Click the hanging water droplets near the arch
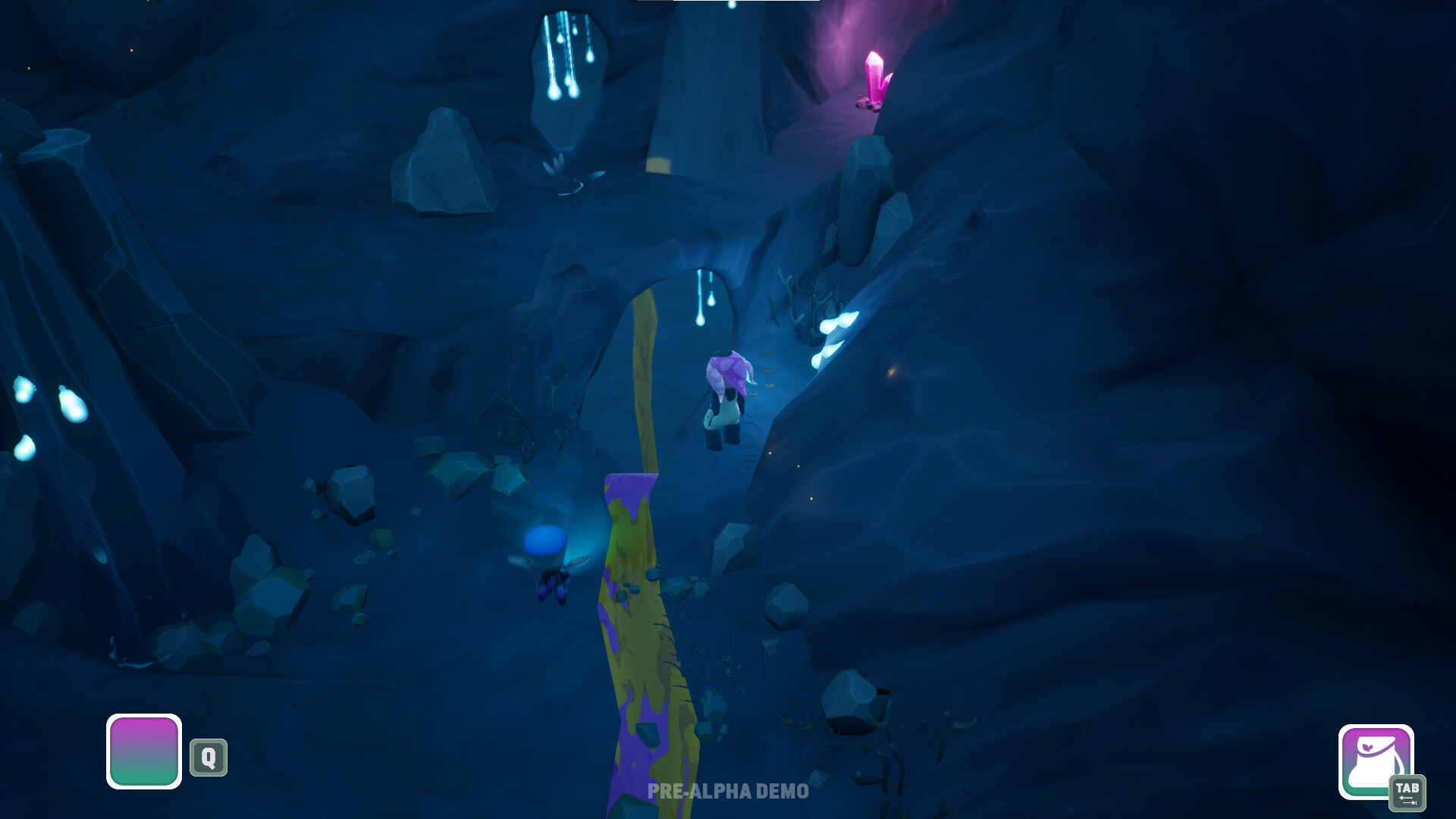Viewport: 1456px width, 819px height. [701, 303]
